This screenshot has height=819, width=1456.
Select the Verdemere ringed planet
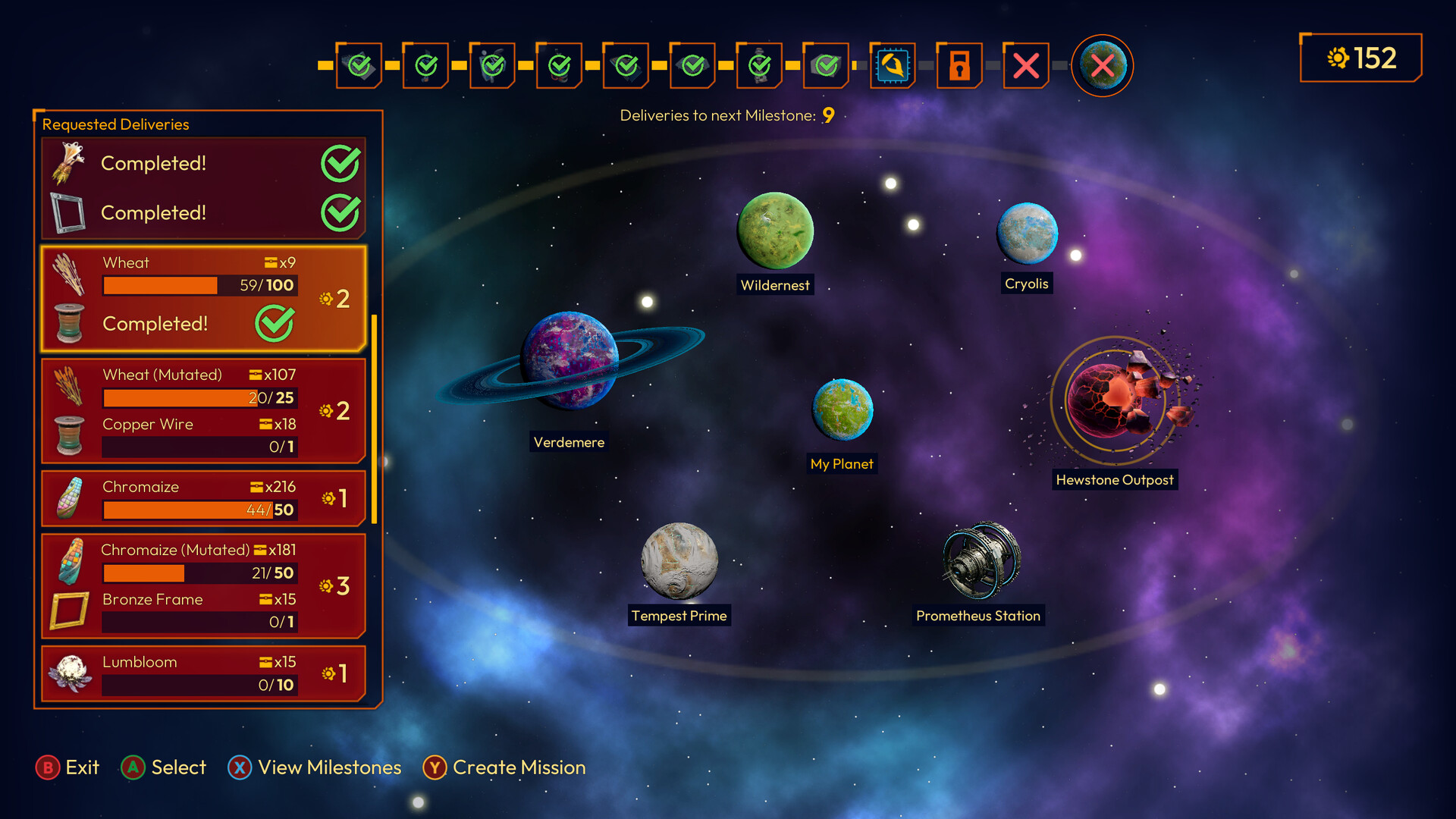(x=570, y=360)
